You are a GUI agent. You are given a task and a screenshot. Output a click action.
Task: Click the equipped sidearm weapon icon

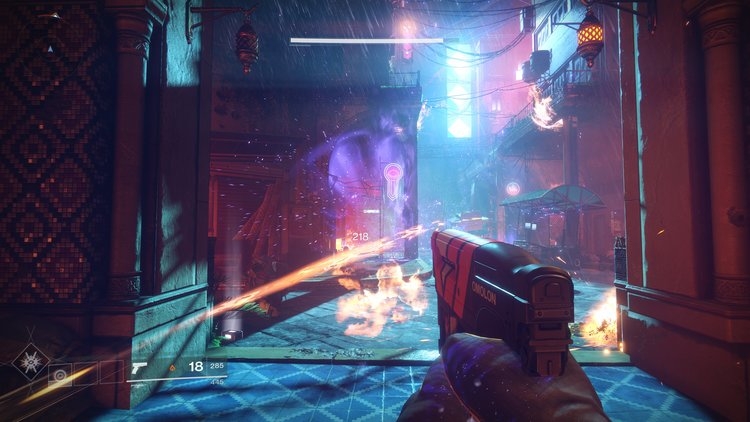coord(139,367)
